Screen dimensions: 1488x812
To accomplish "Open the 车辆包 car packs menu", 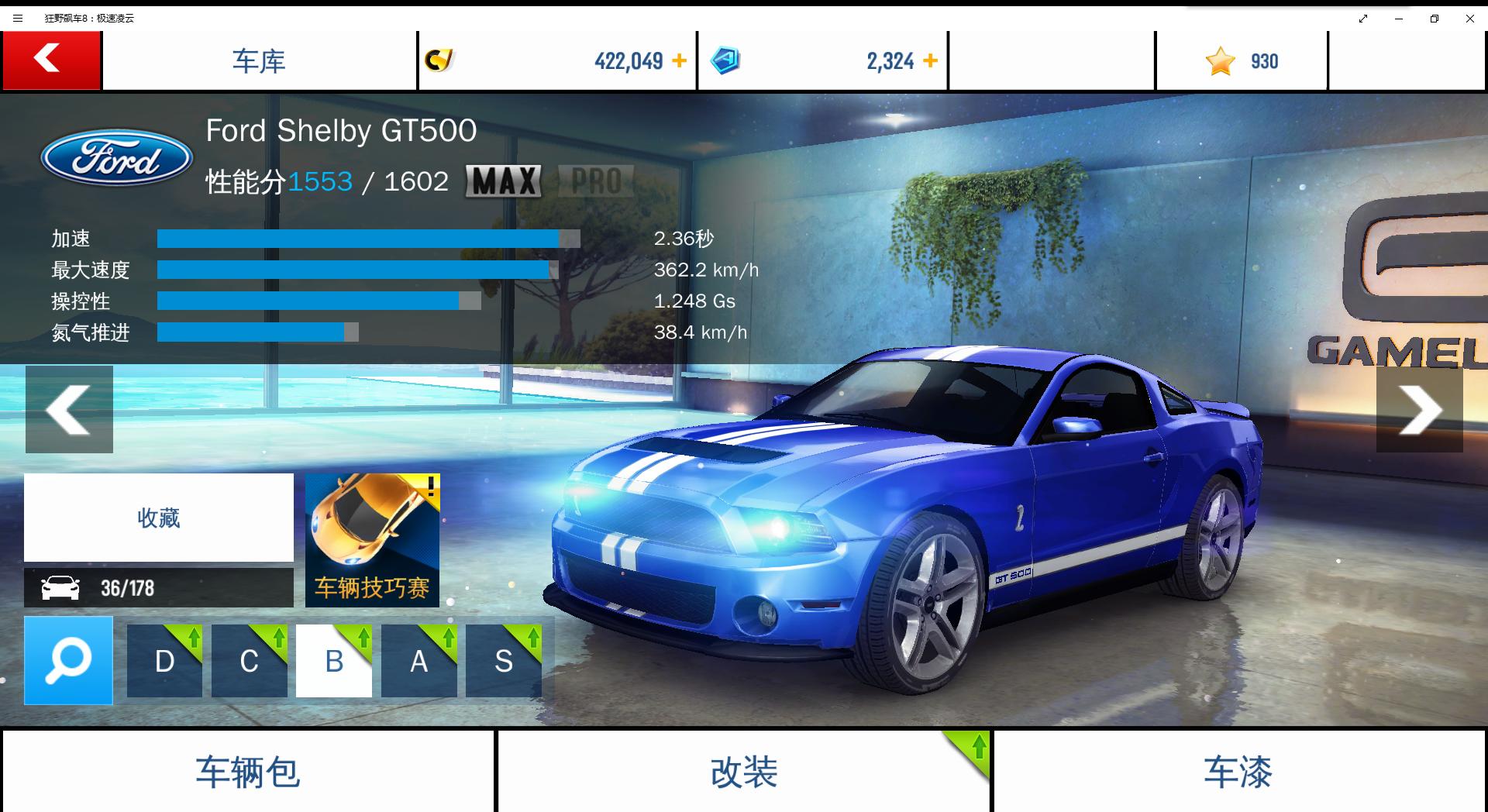I will point(247,772).
